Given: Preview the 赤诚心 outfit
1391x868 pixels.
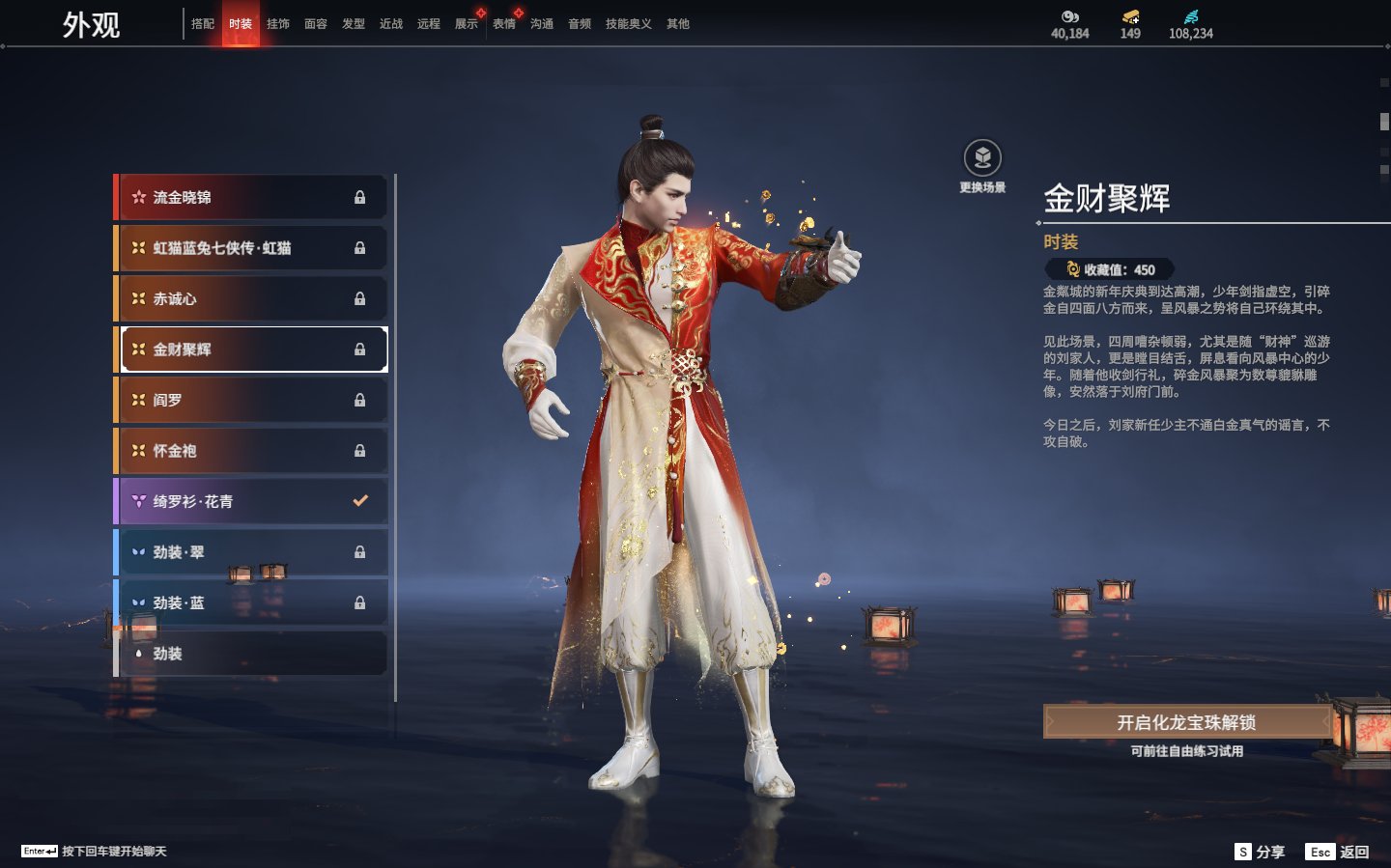Looking at the screenshot, I should click(x=251, y=298).
